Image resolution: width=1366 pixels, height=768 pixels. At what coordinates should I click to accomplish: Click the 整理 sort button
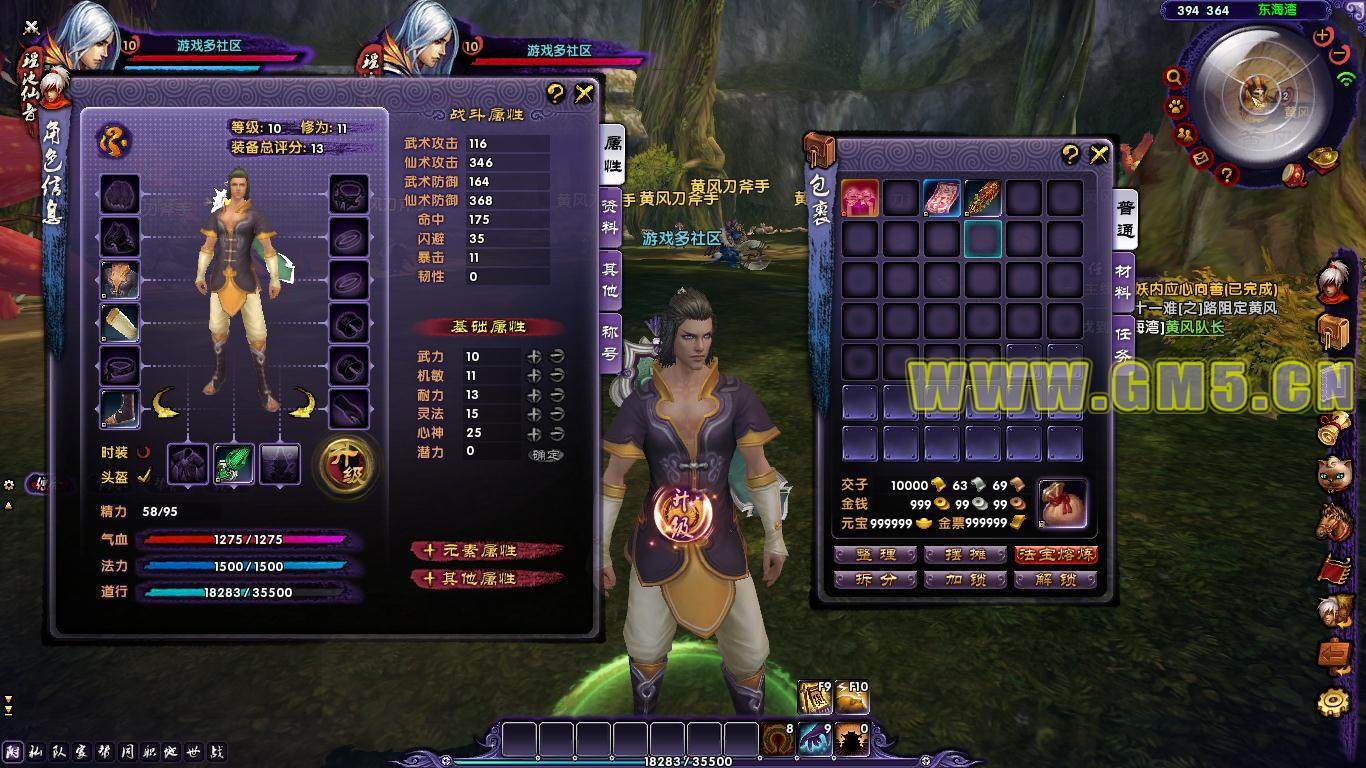874,554
